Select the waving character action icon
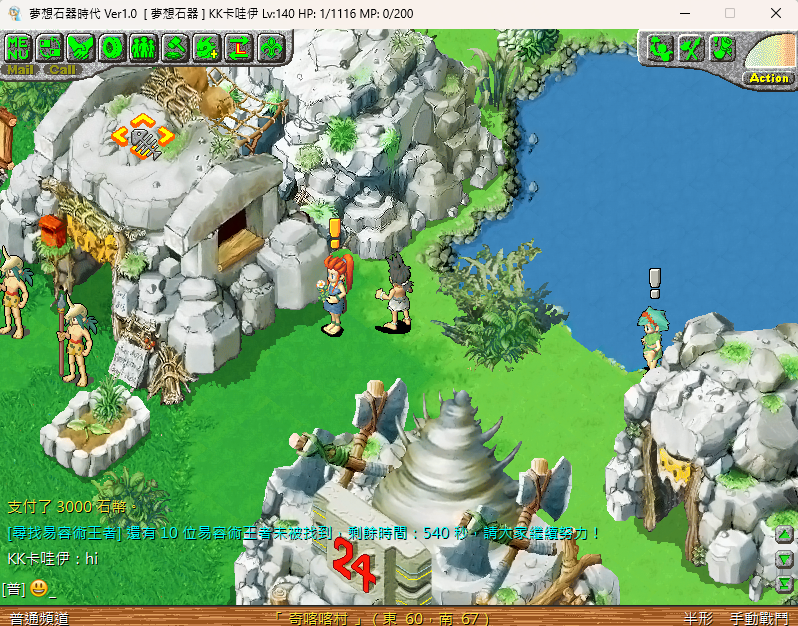Image resolution: width=798 pixels, height=626 pixels. [x=659, y=48]
